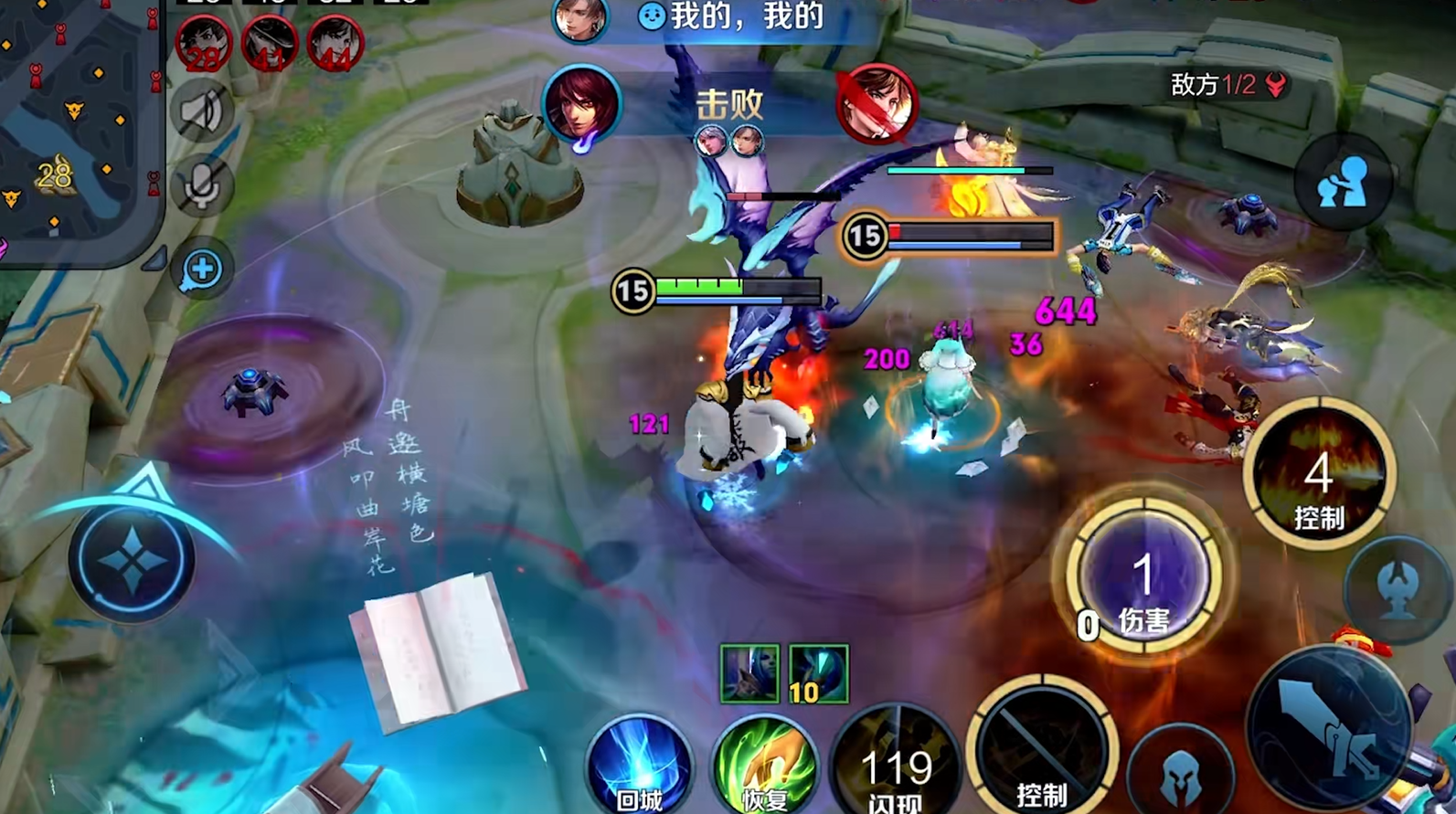Trigger the fiery 控制 skill showing 4
The height and width of the screenshot is (814, 1456).
(1318, 475)
